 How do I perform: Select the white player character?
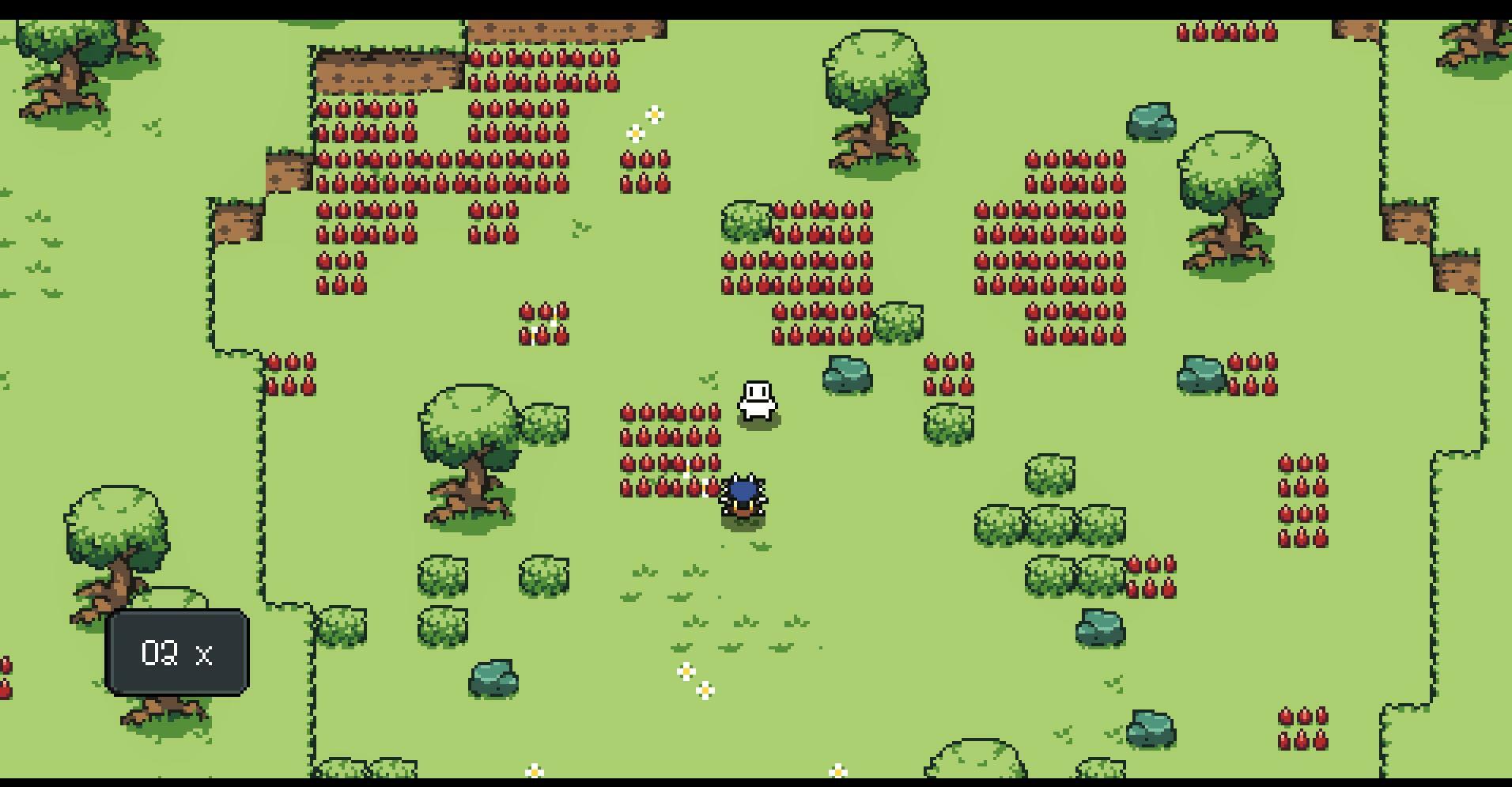(x=757, y=399)
